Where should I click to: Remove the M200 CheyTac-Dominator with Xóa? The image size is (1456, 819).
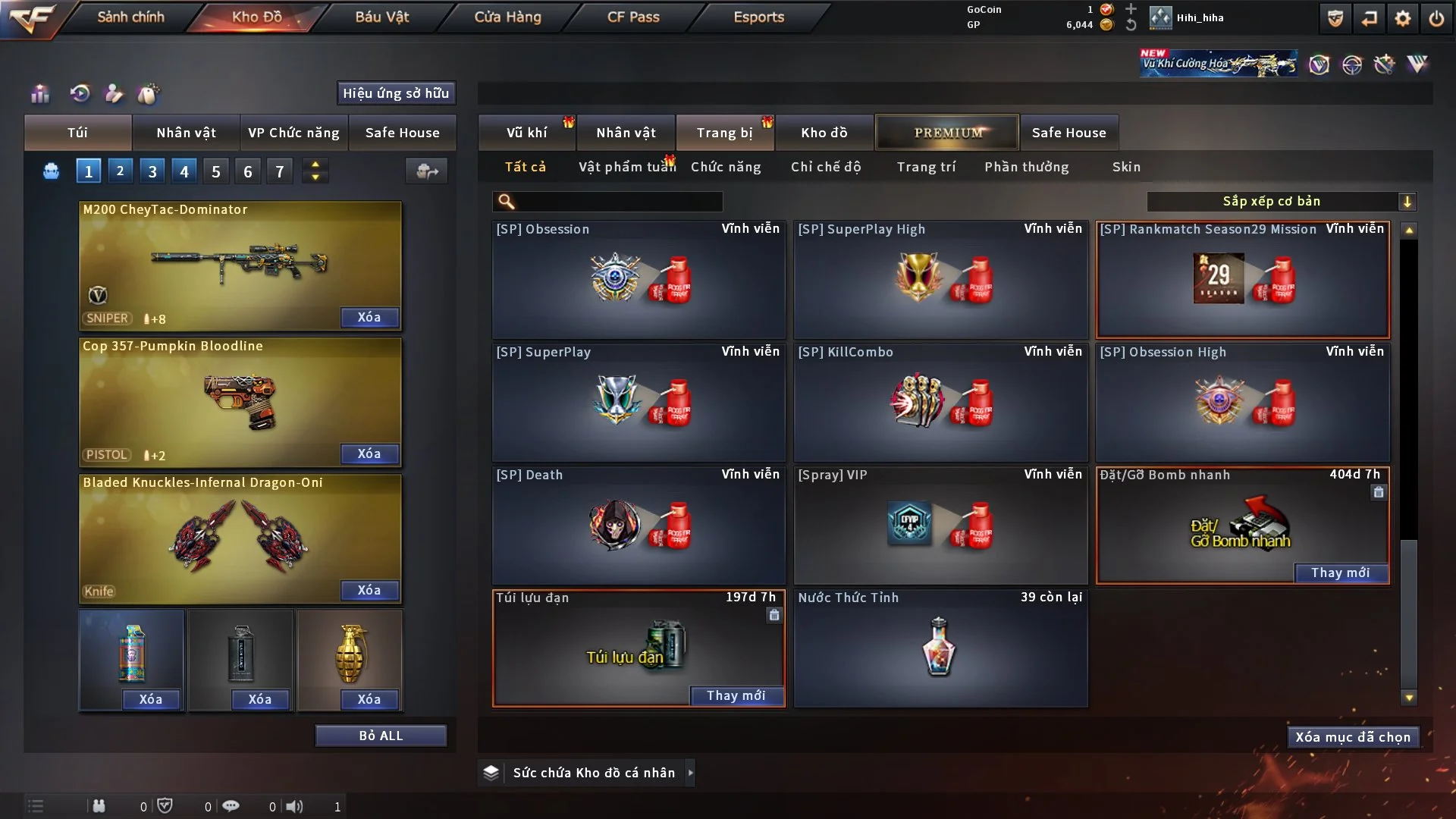[369, 317]
